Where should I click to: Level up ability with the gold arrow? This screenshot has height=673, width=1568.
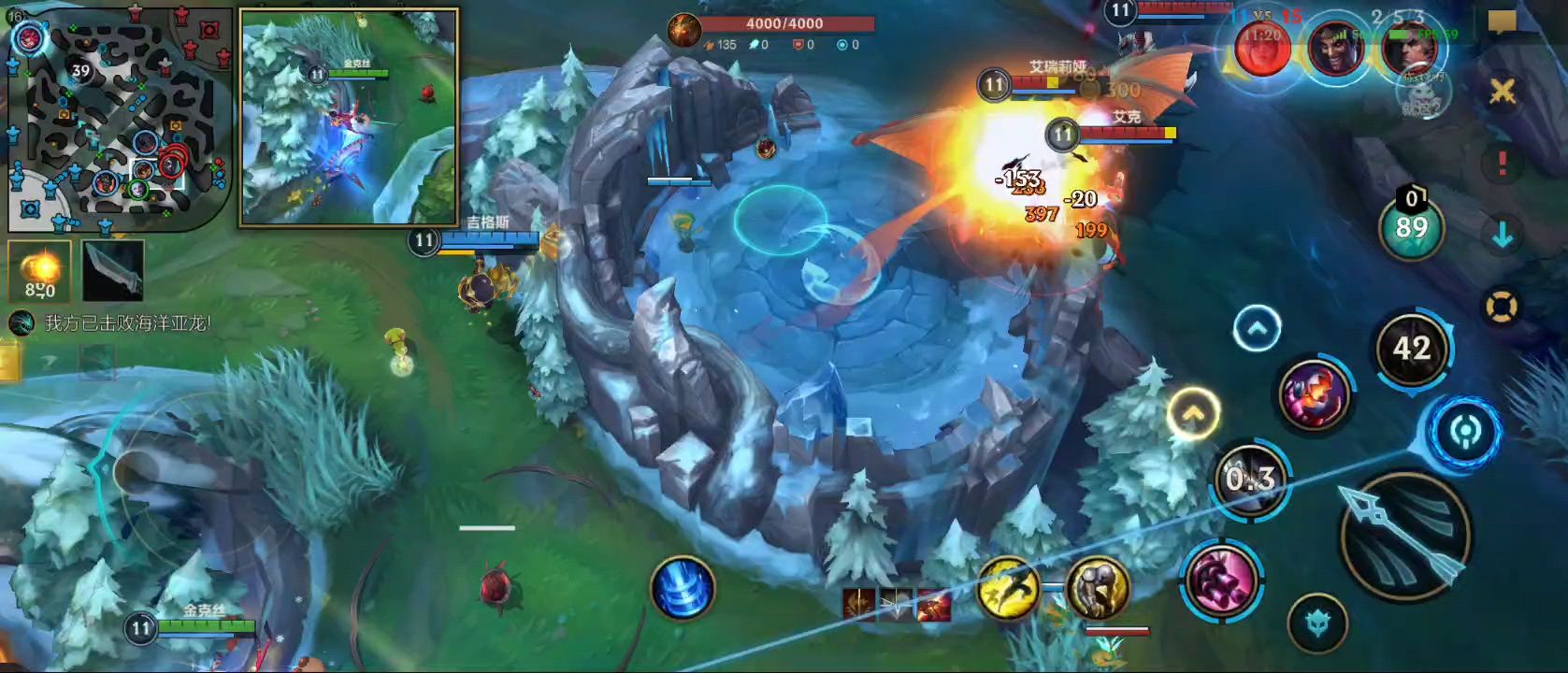[x=1193, y=412]
